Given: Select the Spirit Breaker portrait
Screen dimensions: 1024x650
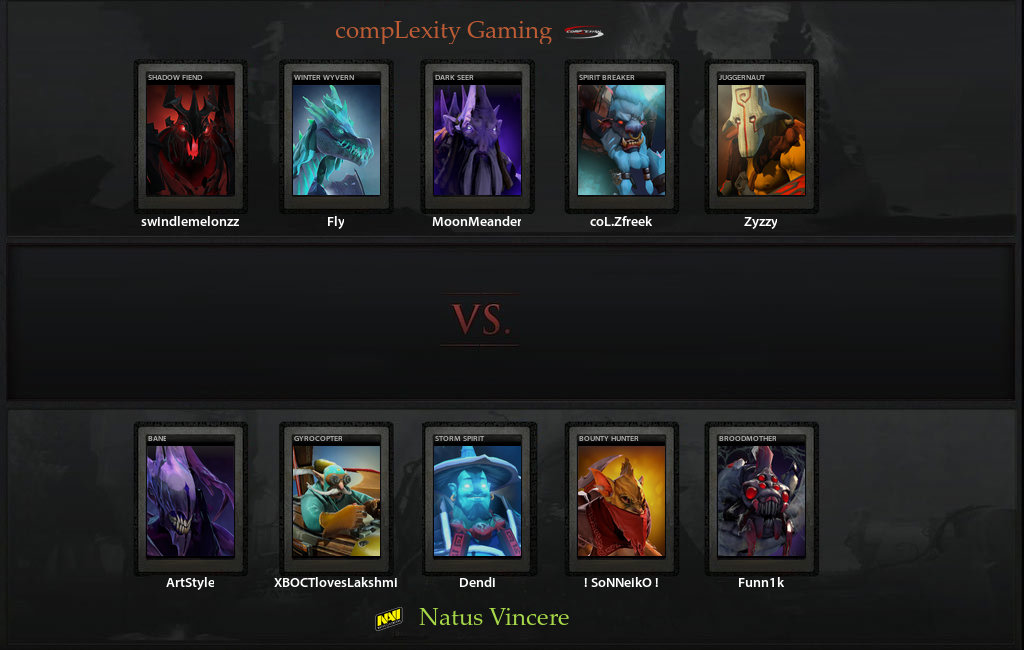Looking at the screenshot, I should 621,136.
